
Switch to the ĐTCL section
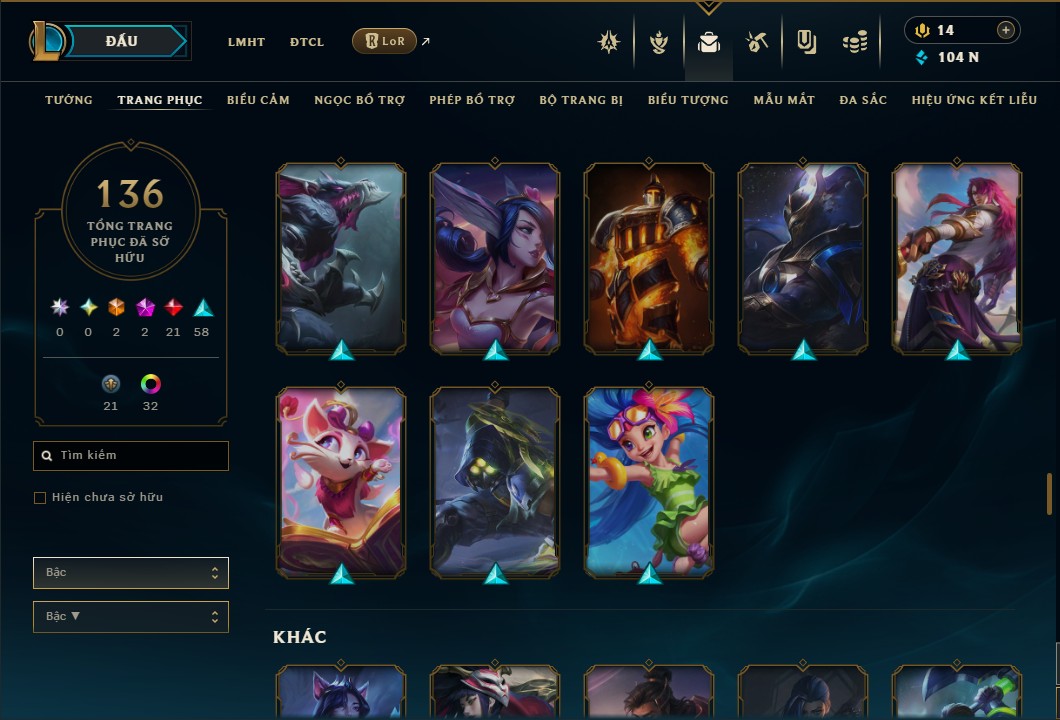[x=307, y=42]
